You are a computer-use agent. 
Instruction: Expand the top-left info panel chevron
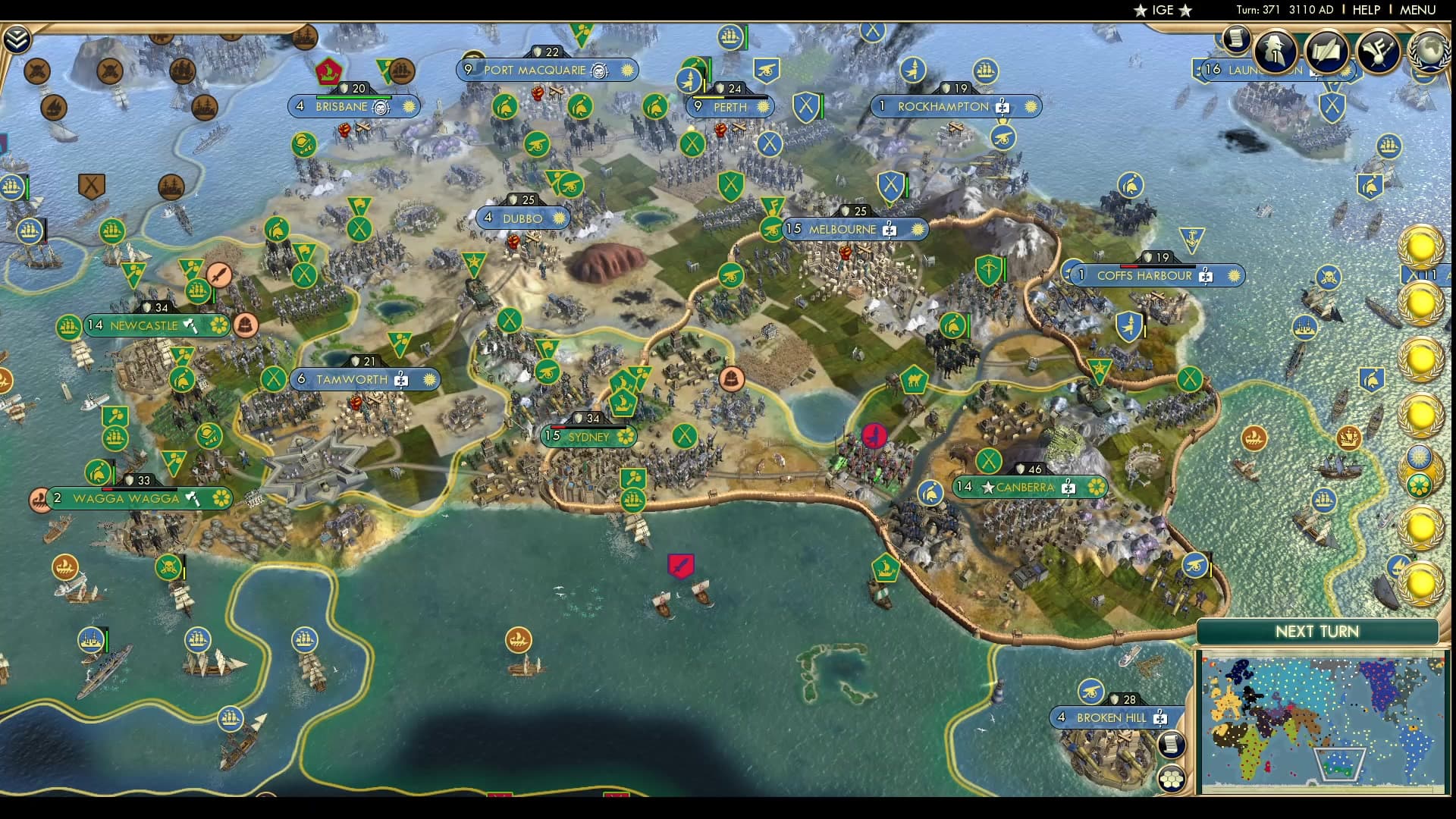pos(17,39)
